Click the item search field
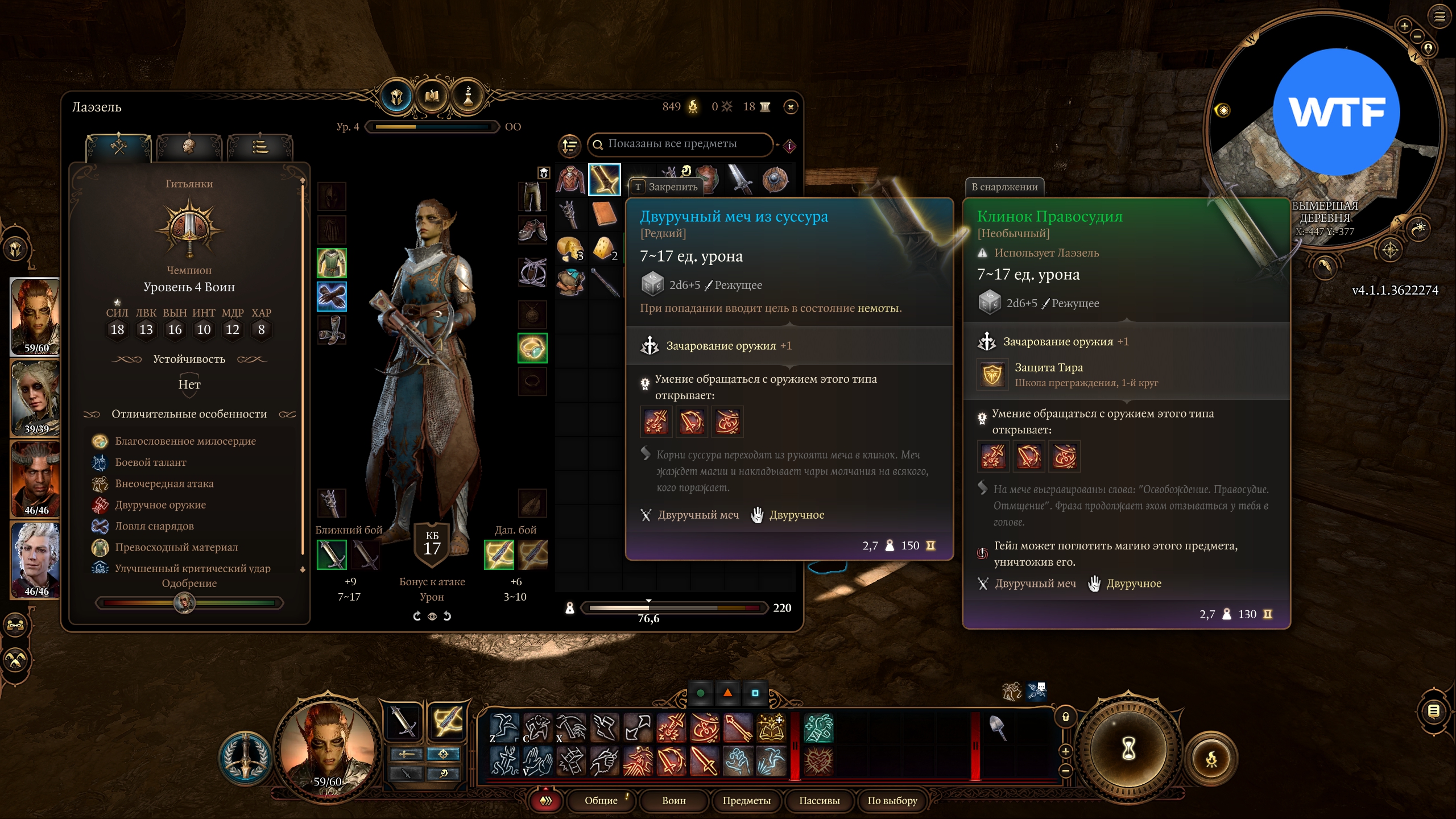Screen dimensions: 1456x819 coord(682,144)
